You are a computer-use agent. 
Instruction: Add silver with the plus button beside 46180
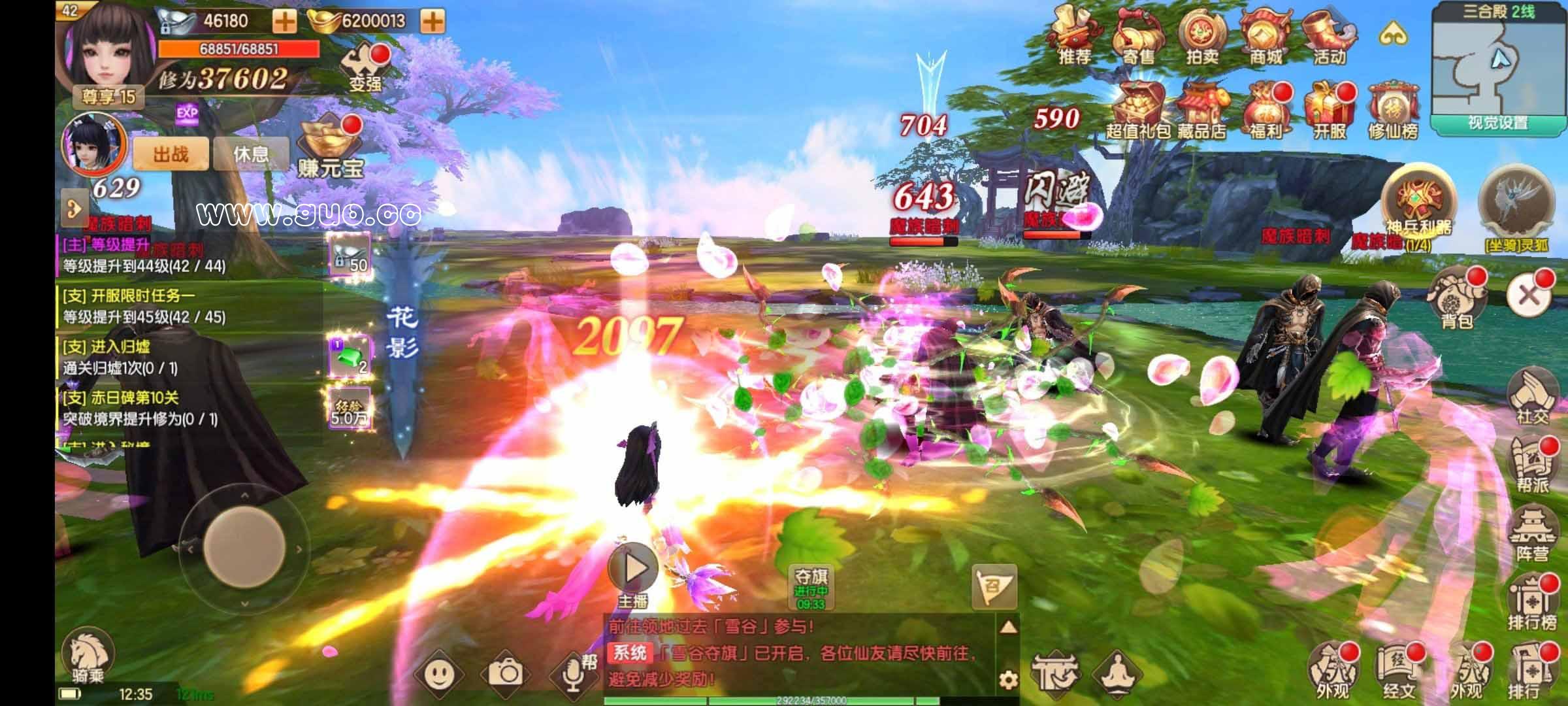284,21
